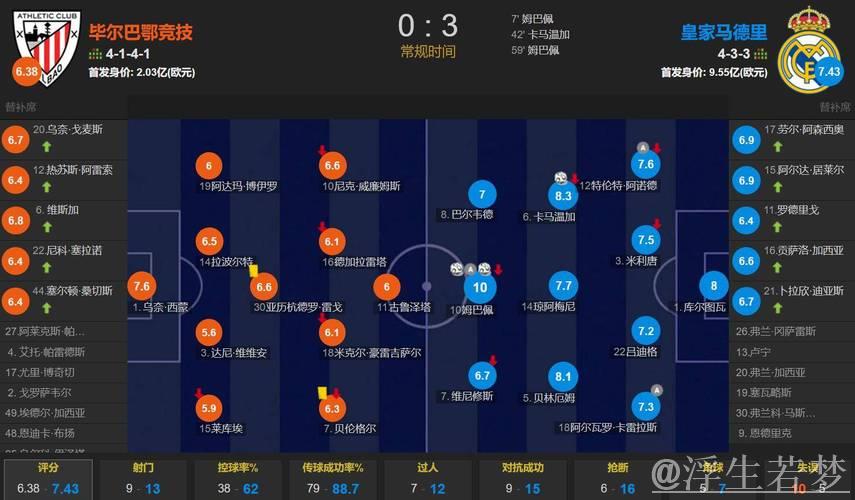
Task: Select 琼阿梅尼 in midfield
Action: pos(563,285)
